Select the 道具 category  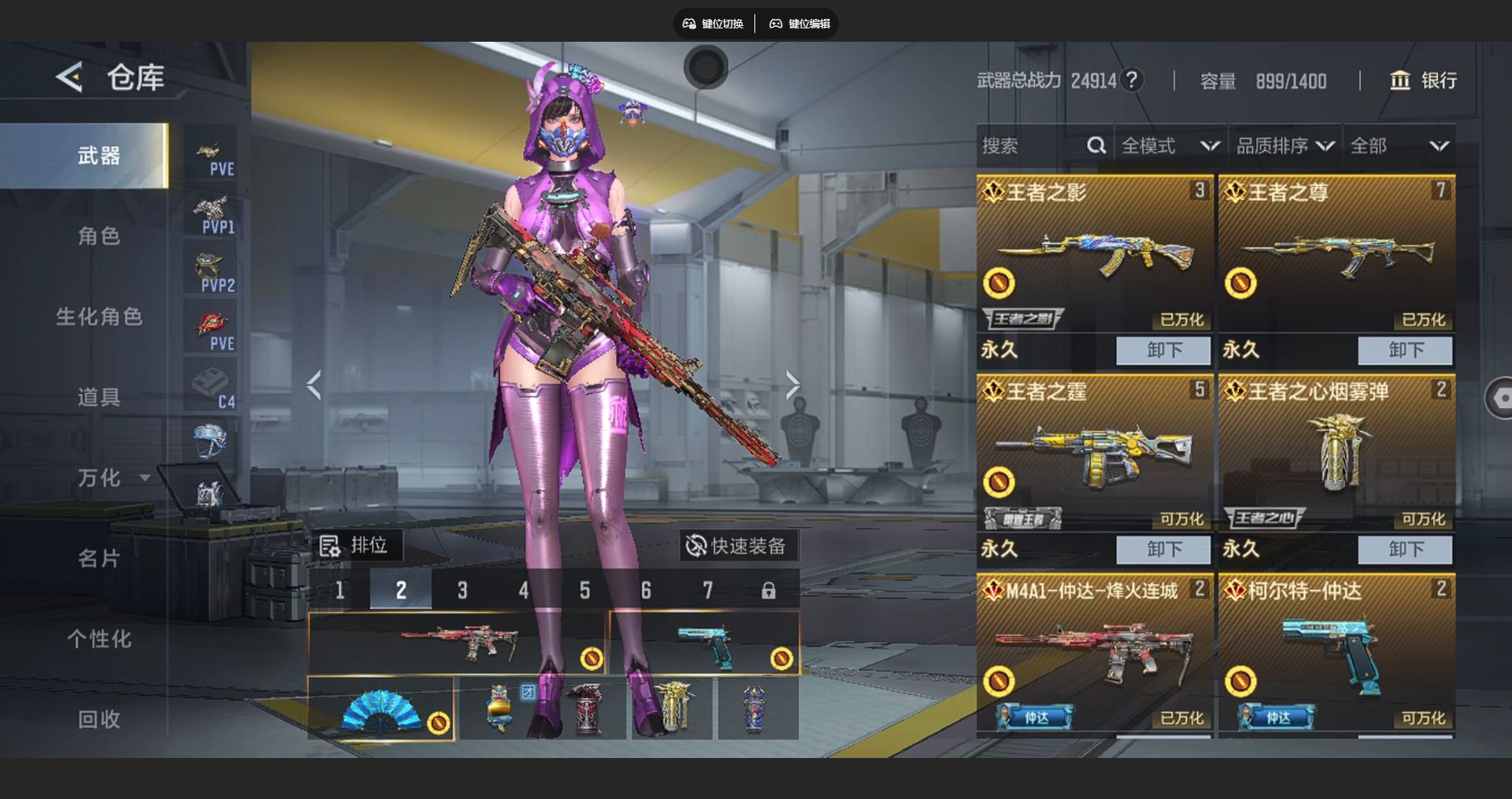click(x=98, y=397)
